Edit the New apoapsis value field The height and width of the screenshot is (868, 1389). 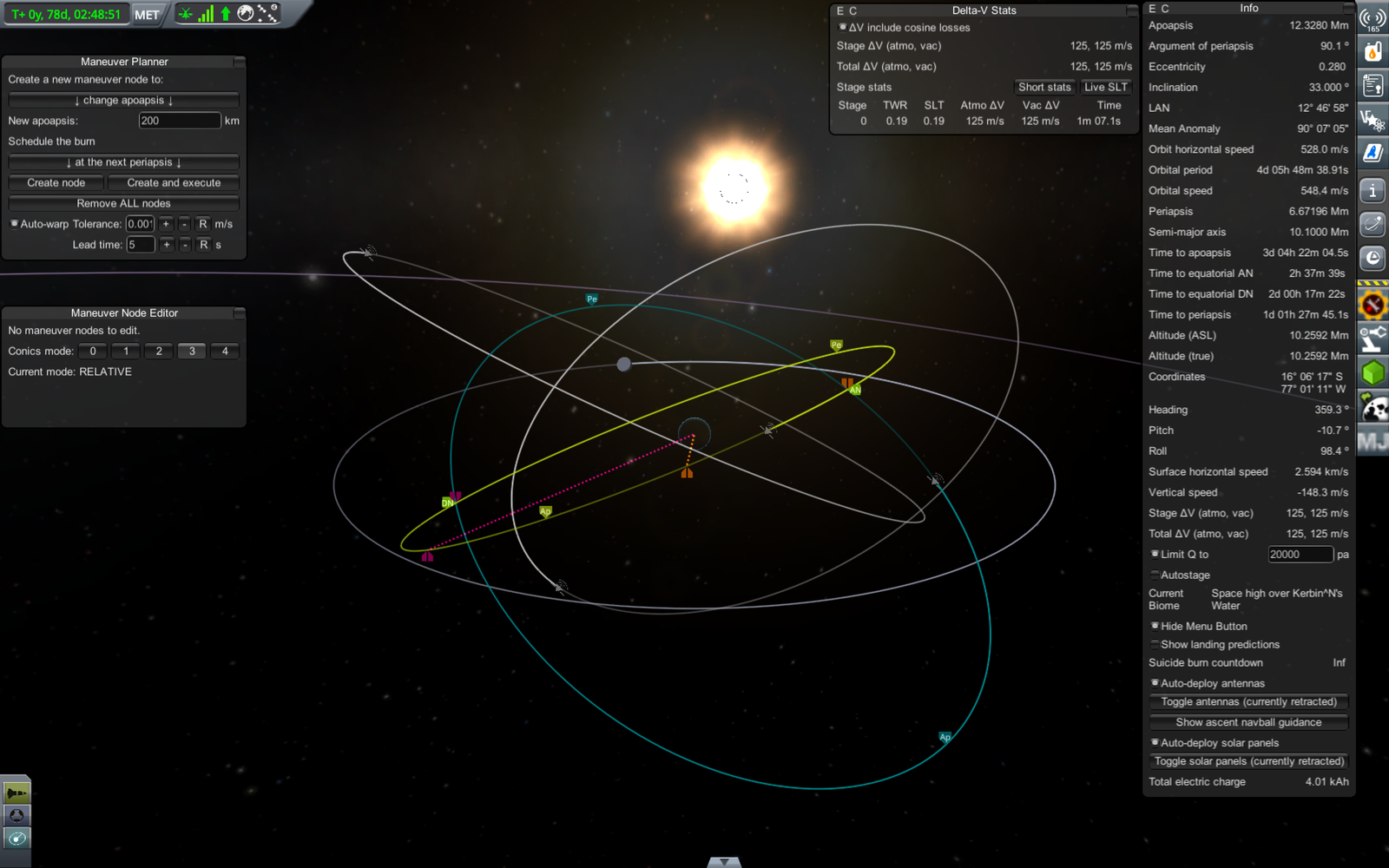coord(179,121)
